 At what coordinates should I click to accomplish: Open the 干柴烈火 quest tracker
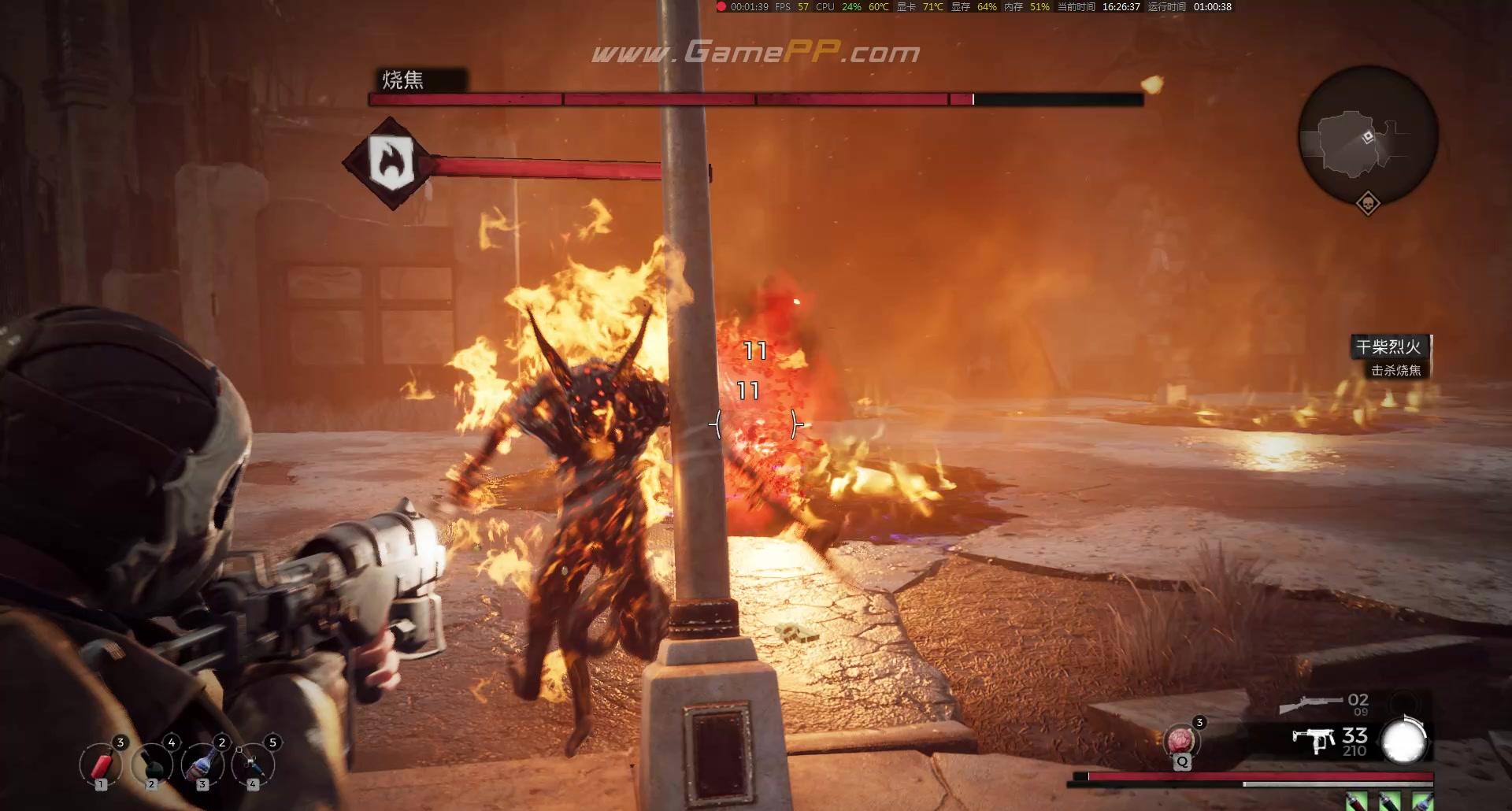coord(1388,346)
